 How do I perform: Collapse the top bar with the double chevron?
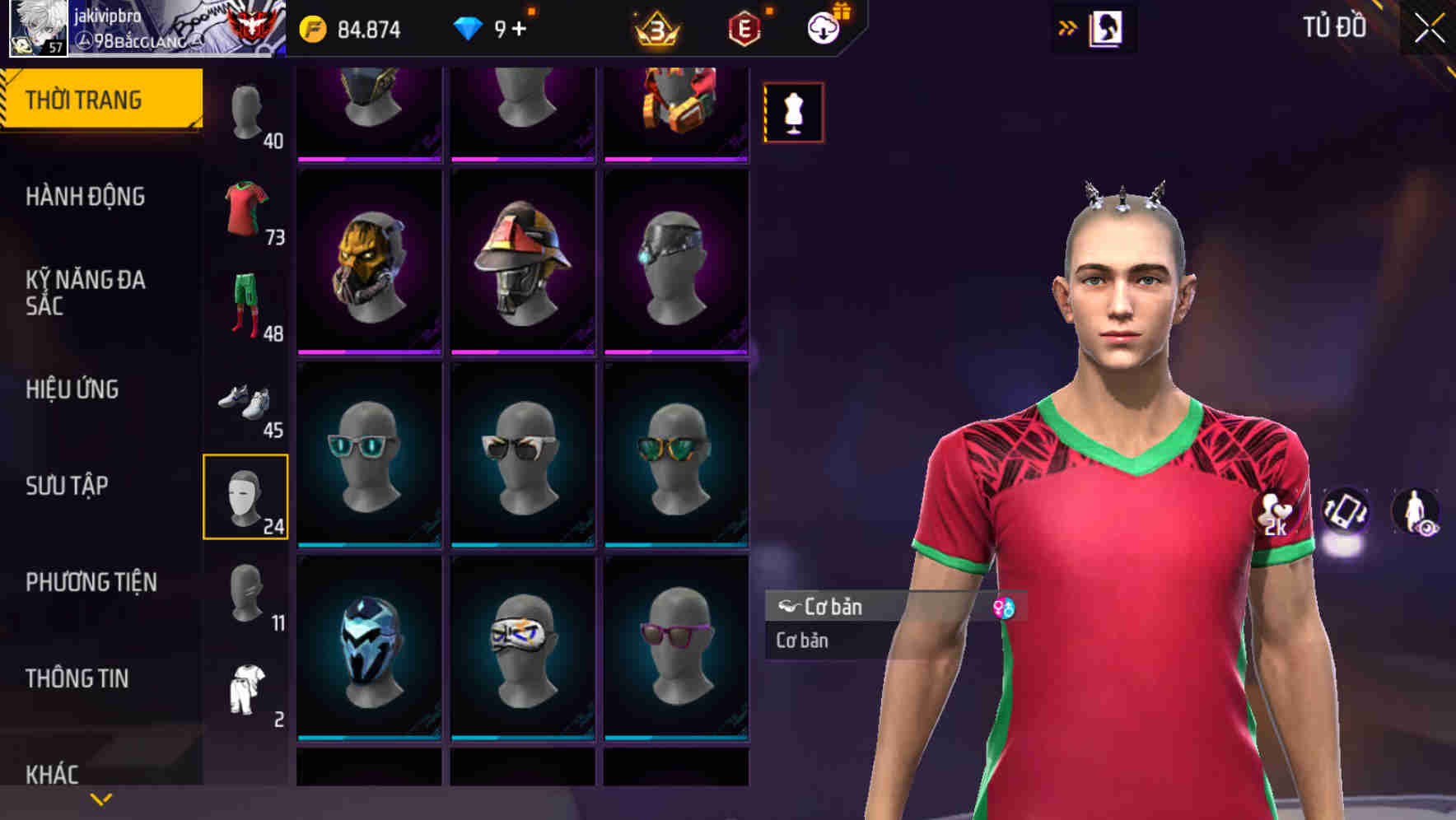tap(1066, 27)
